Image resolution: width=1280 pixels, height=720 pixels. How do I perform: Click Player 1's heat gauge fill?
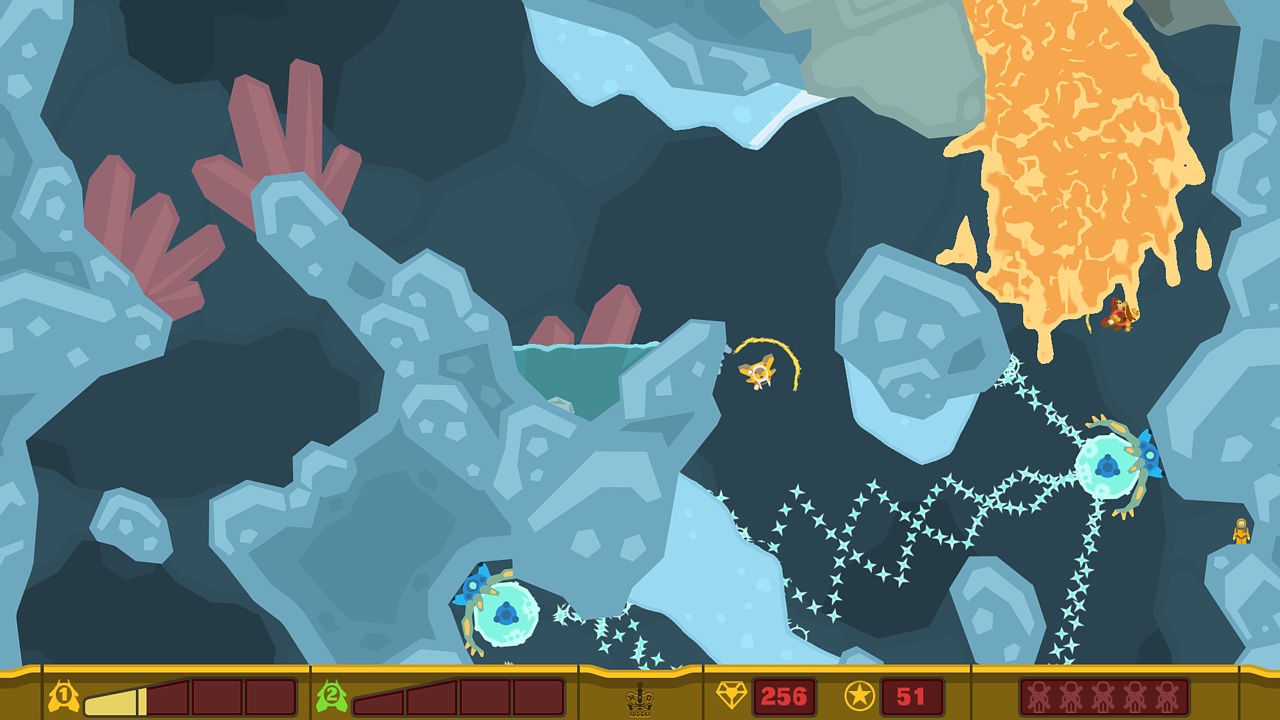pos(110,699)
